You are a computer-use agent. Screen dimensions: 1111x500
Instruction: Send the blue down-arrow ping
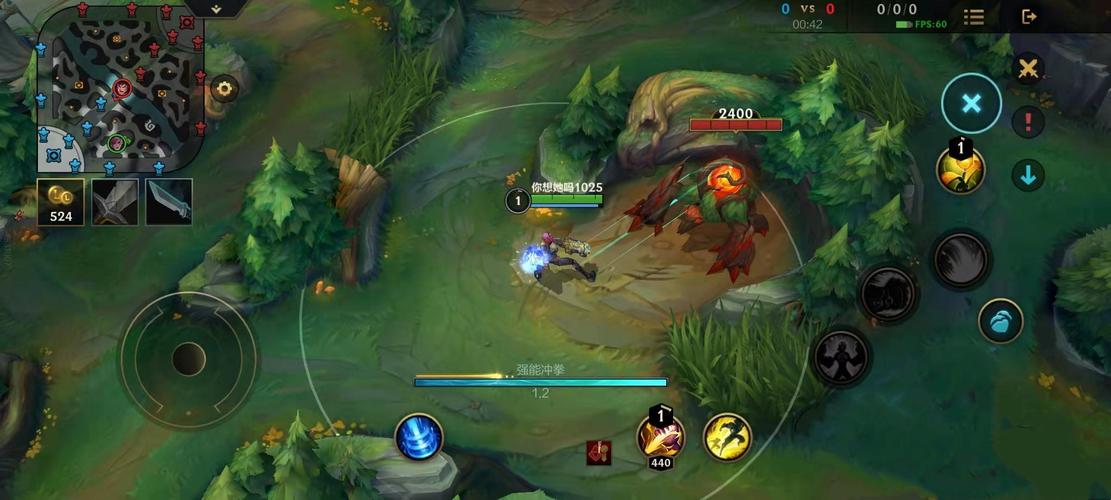(x=1027, y=175)
